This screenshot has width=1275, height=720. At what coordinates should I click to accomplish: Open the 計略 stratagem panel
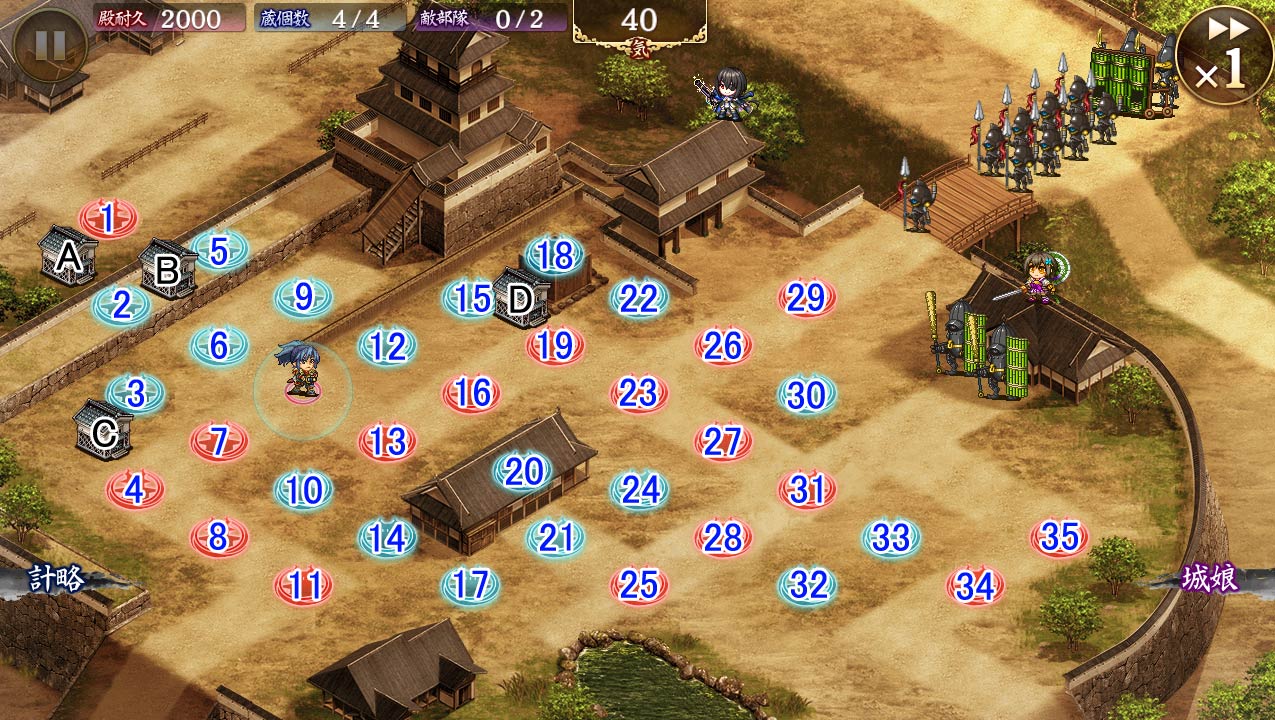pyautogui.click(x=56, y=579)
